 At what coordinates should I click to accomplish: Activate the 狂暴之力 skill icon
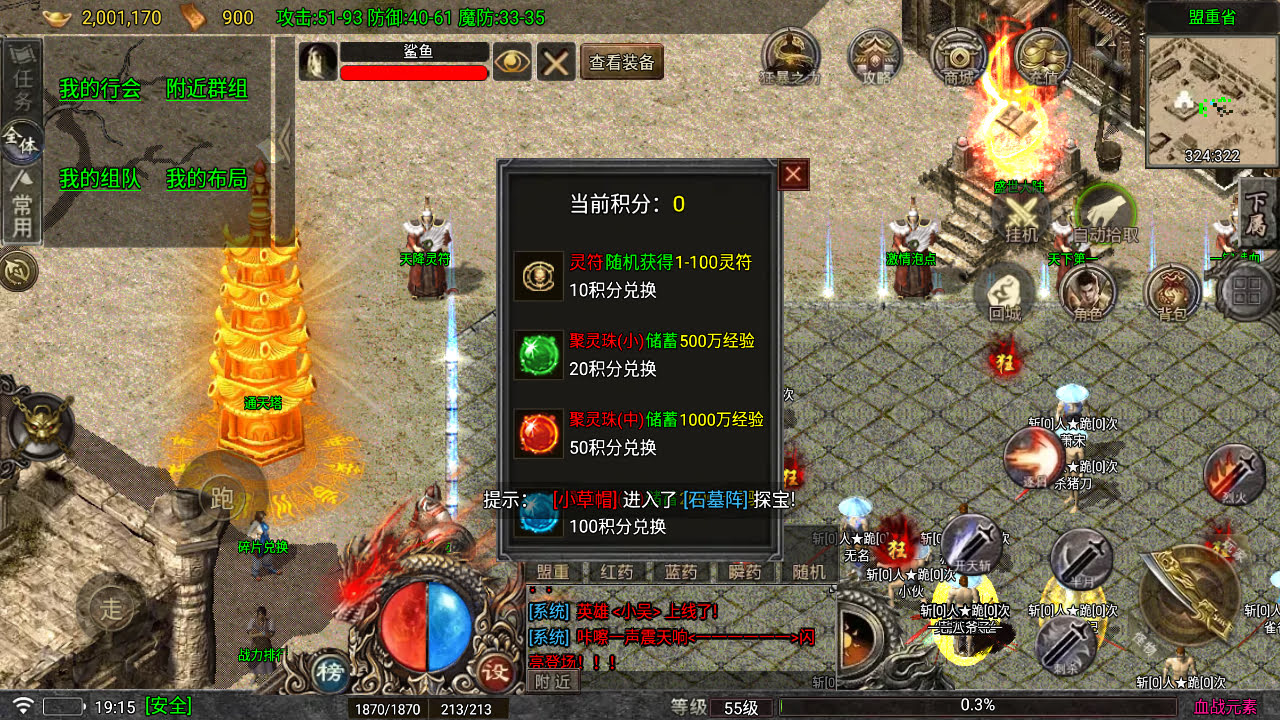point(789,55)
